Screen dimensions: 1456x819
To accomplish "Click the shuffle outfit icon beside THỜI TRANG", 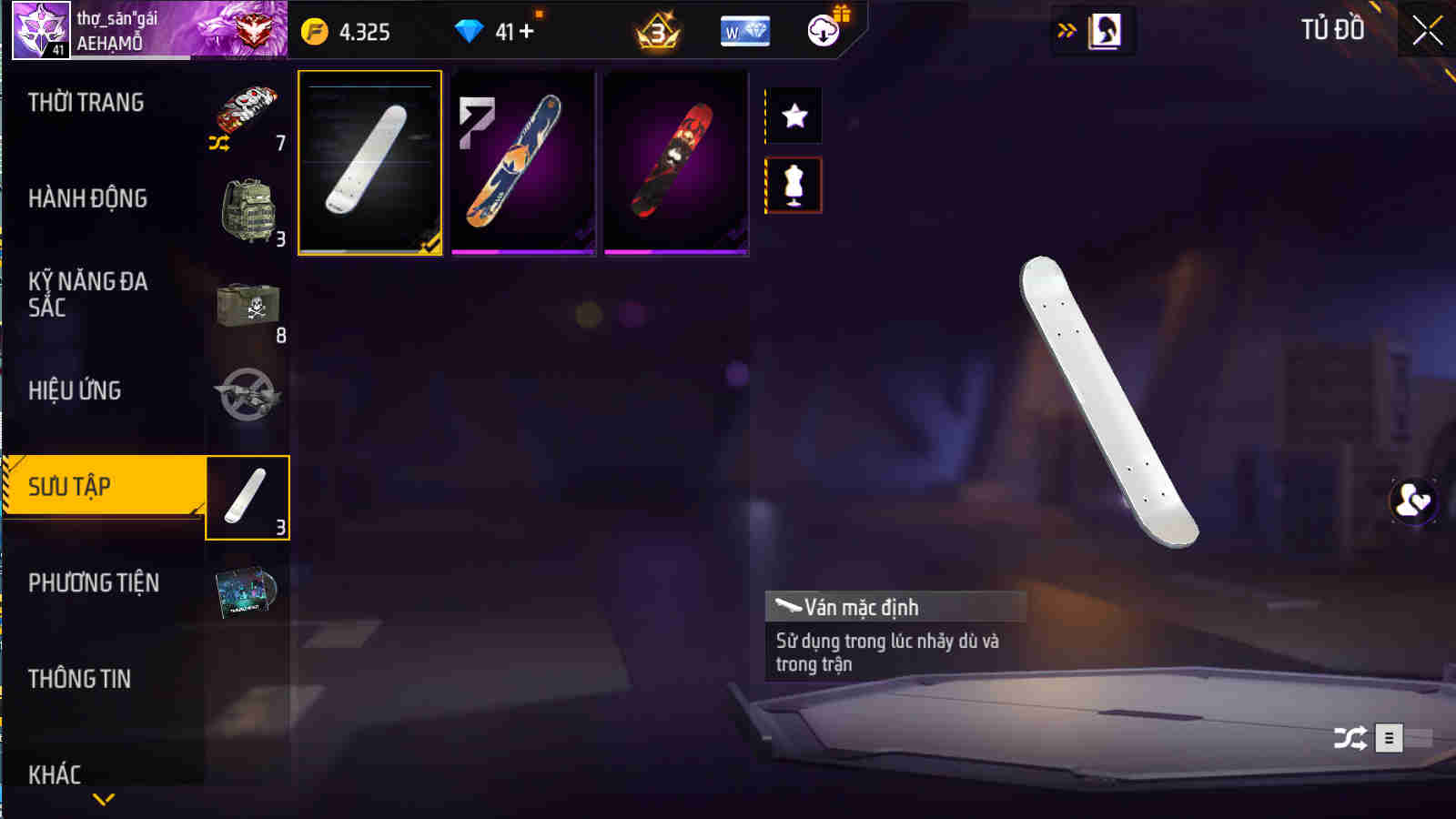I will pos(218,144).
